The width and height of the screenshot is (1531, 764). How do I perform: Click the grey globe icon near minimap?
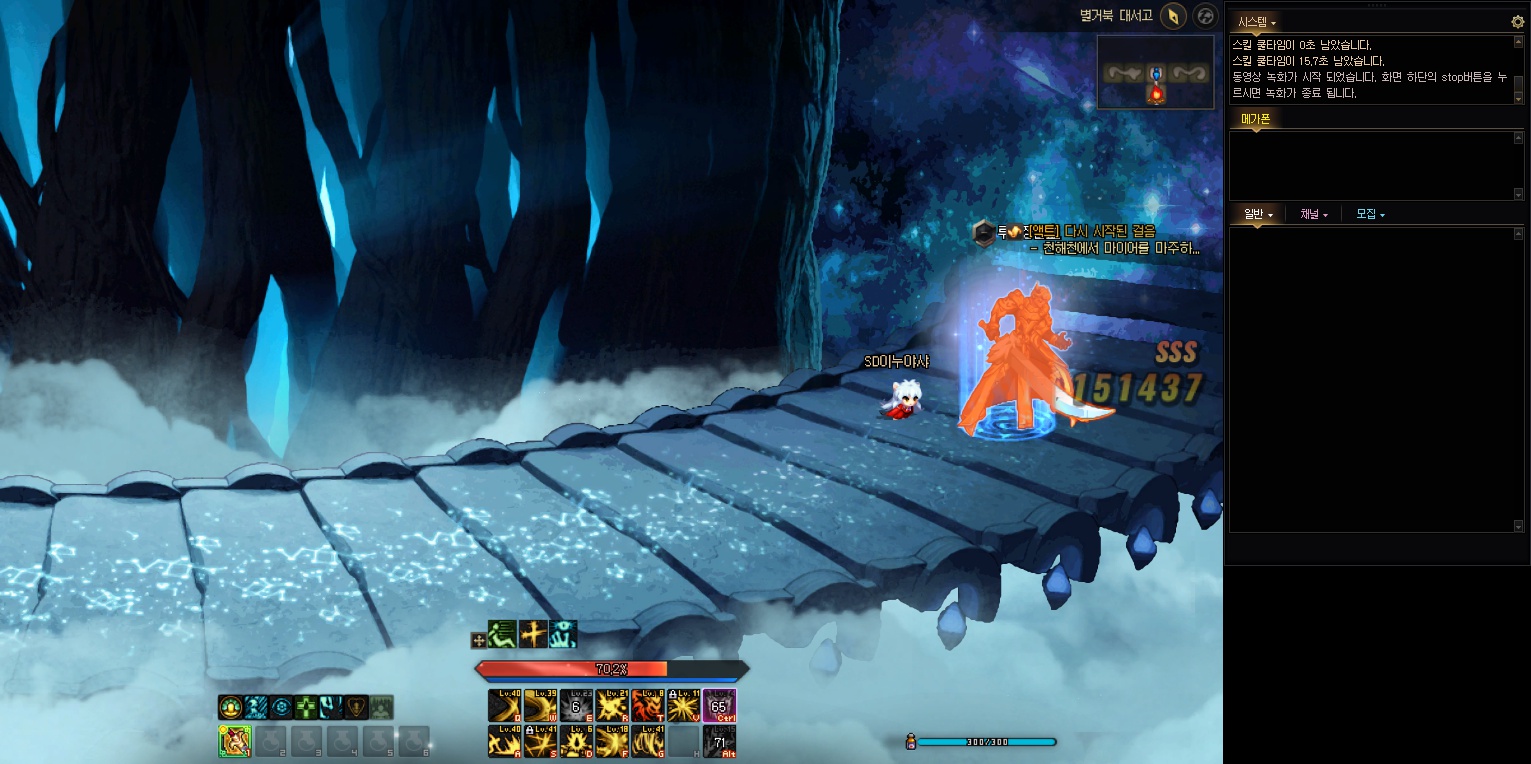pos(1206,16)
